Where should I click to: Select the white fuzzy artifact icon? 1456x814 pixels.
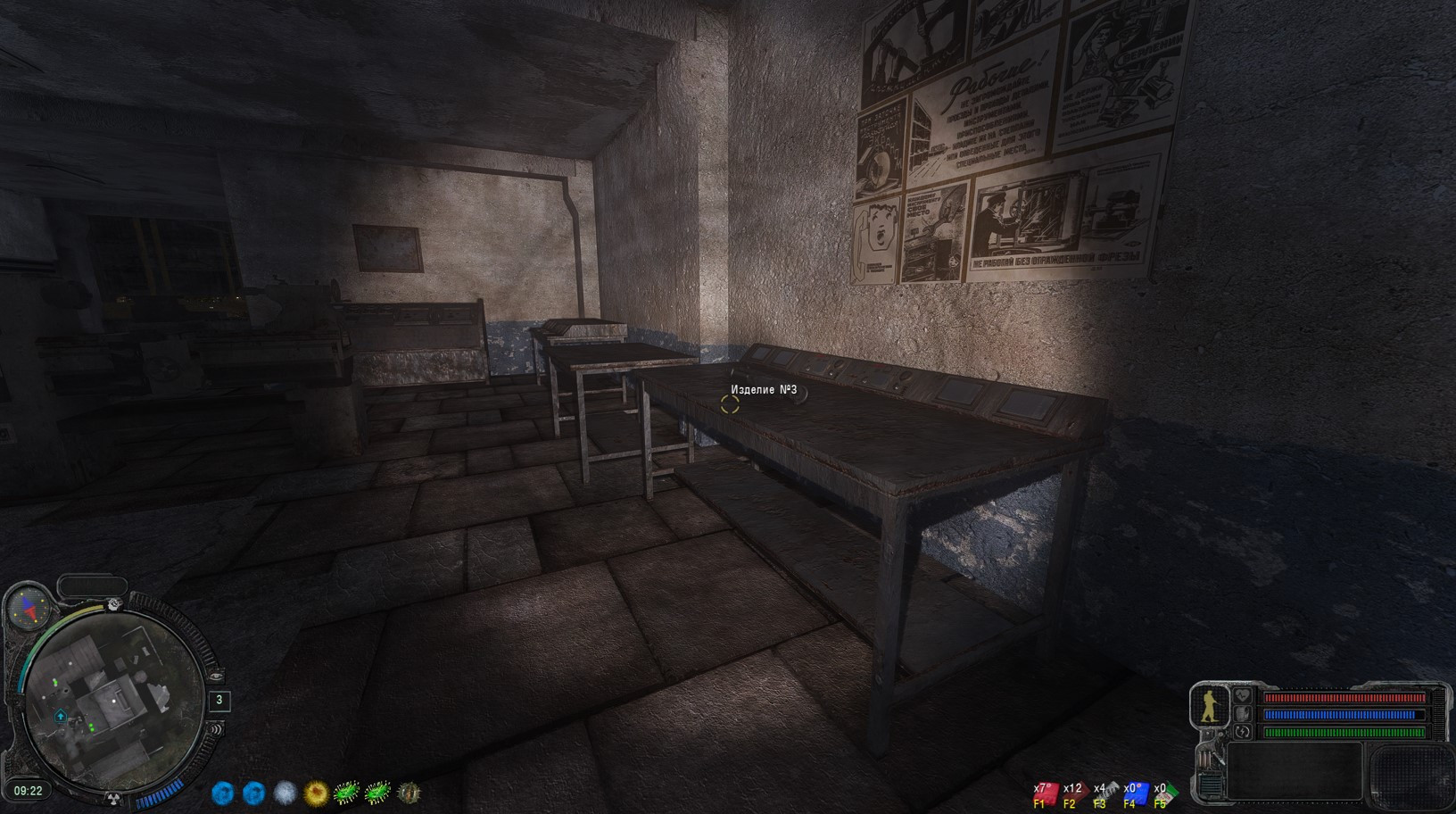coord(285,792)
